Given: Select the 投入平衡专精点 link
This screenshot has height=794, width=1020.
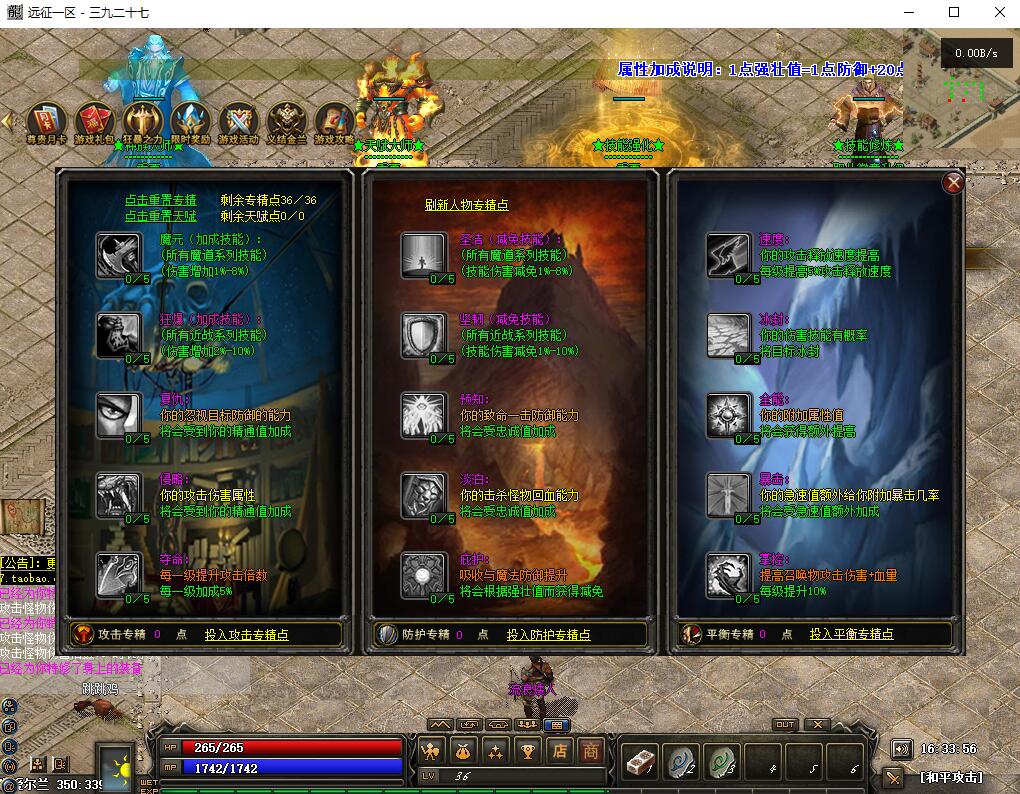Looking at the screenshot, I should 851,634.
